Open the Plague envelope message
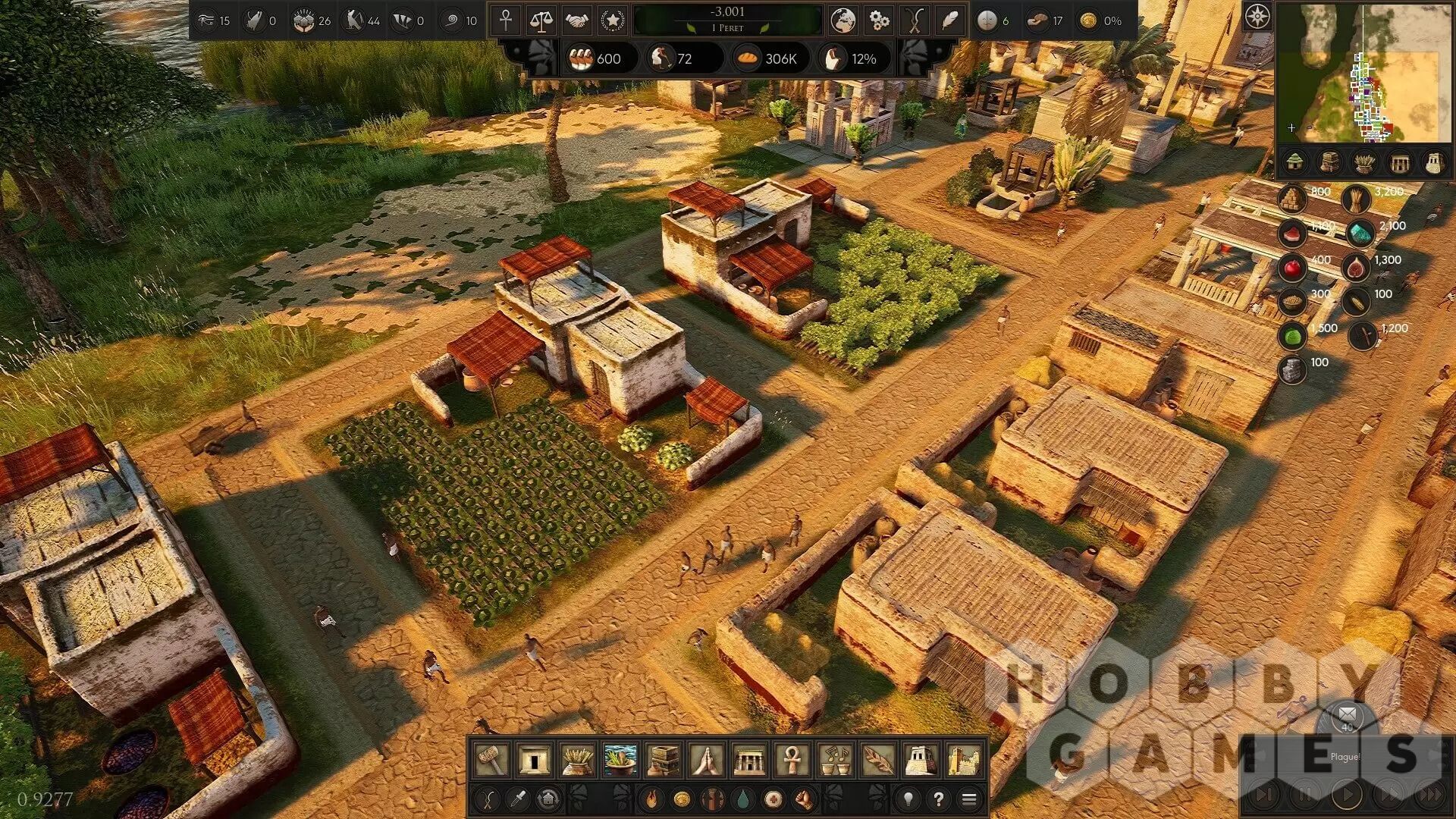This screenshot has height=819, width=1456. [1347, 715]
